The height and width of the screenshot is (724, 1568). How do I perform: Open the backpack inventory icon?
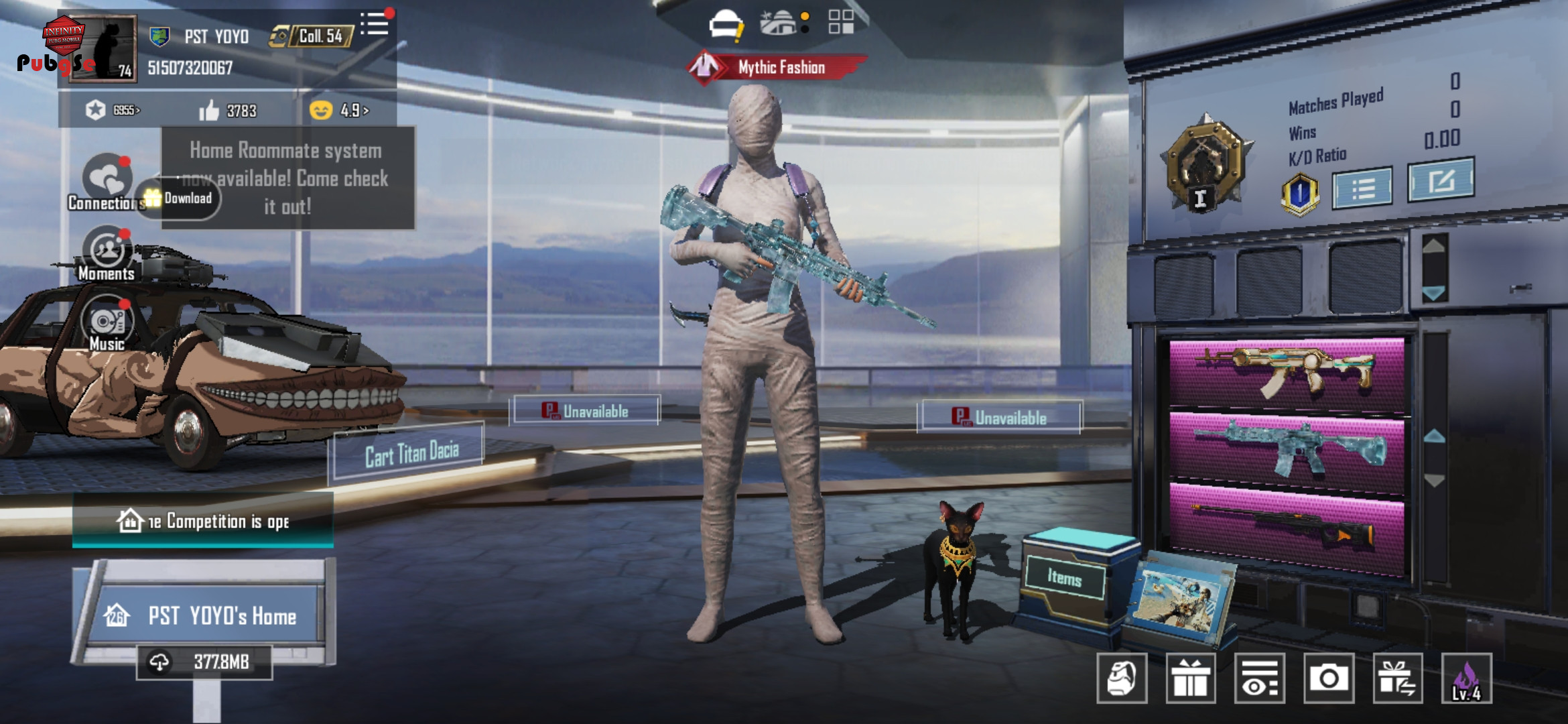(x=1122, y=678)
